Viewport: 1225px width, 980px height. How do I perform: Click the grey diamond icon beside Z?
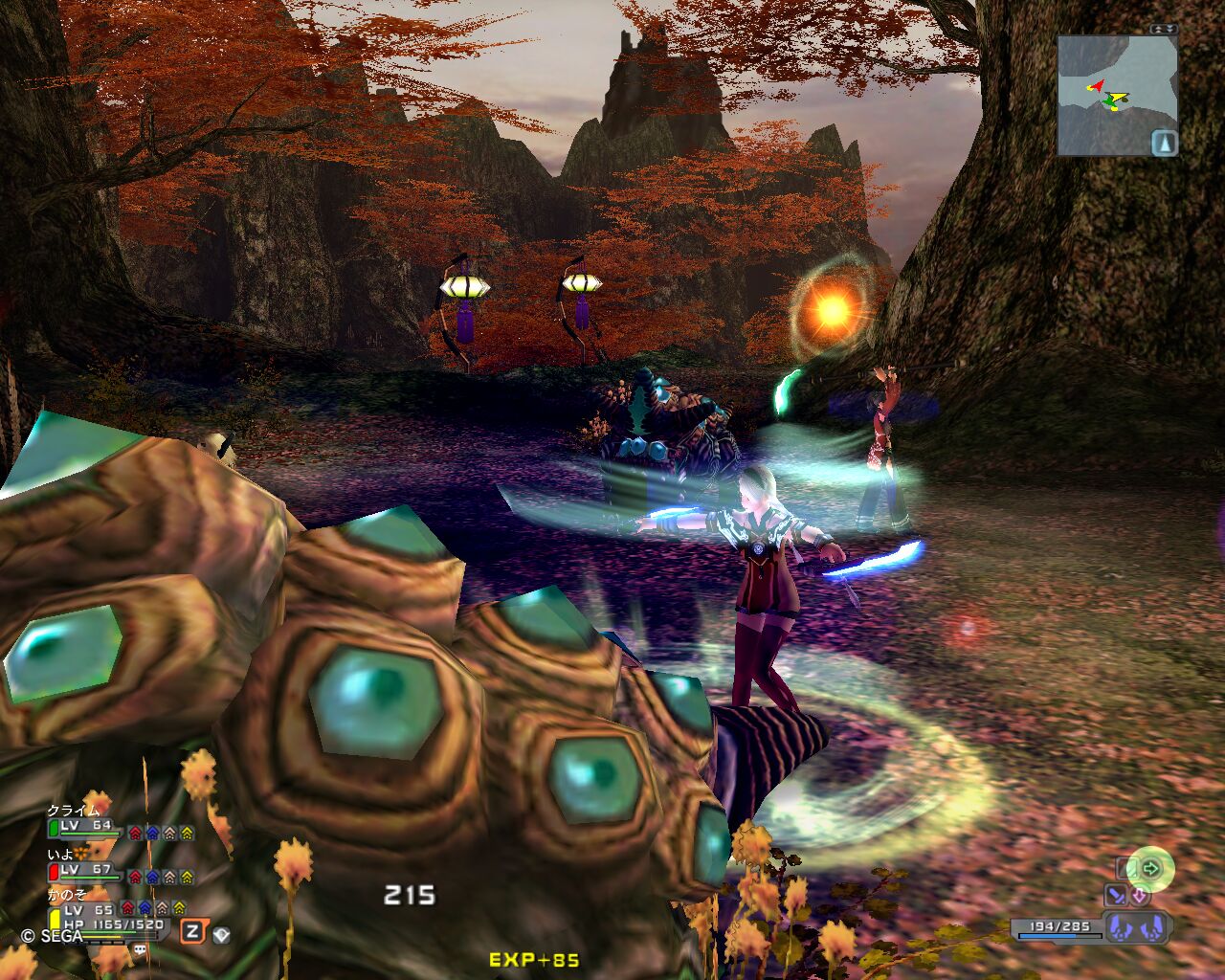[221, 933]
